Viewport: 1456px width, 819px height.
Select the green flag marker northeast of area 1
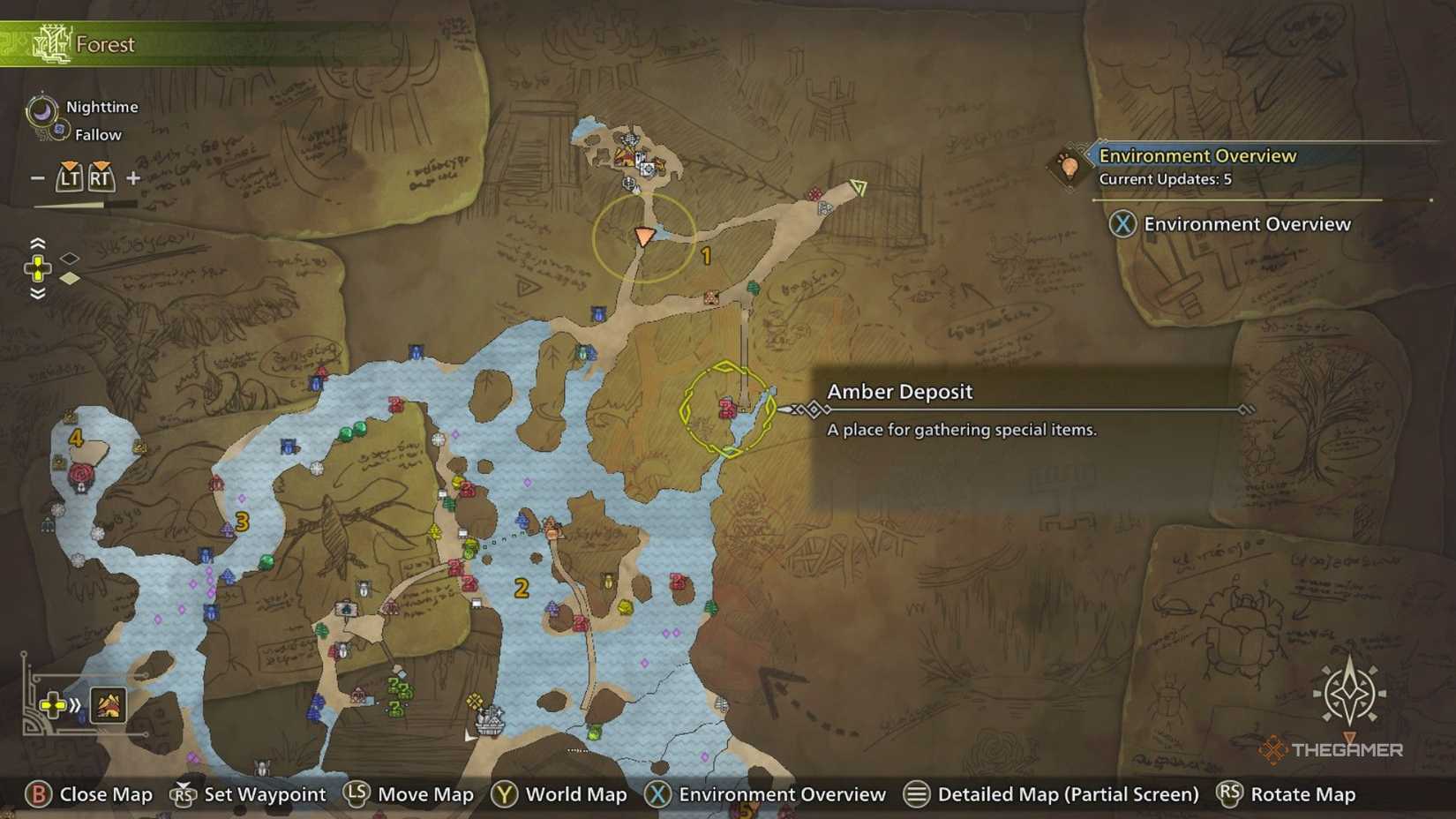click(859, 187)
